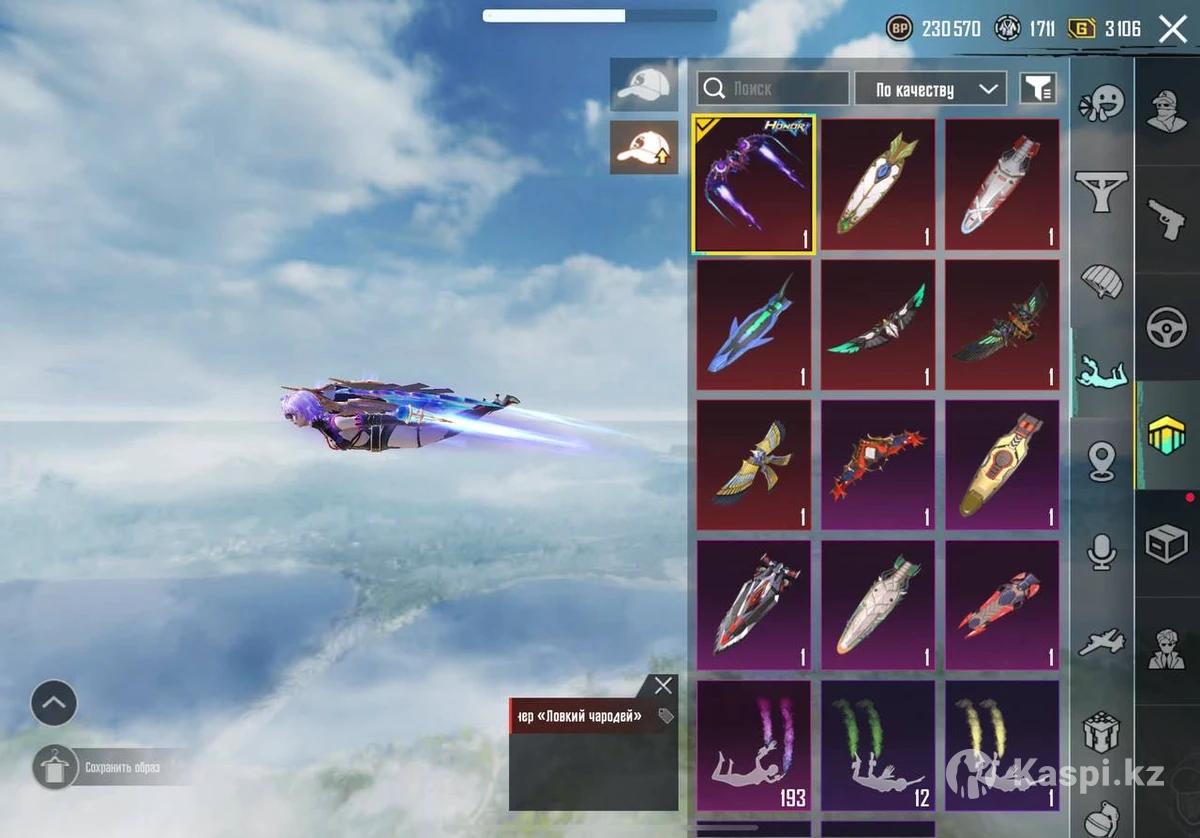Toggle the white cap icon button
The image size is (1200, 838).
(643, 84)
